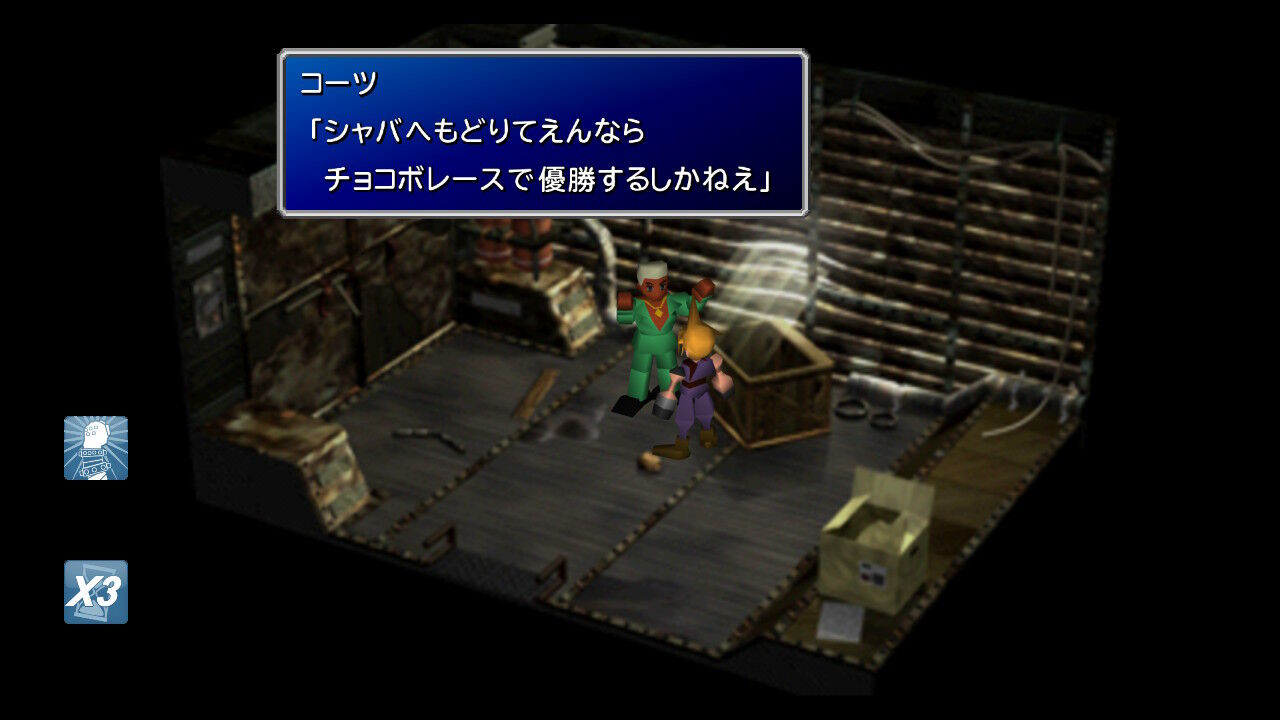
Task: Advance the dialogue from コーツ
Action: coord(545,130)
